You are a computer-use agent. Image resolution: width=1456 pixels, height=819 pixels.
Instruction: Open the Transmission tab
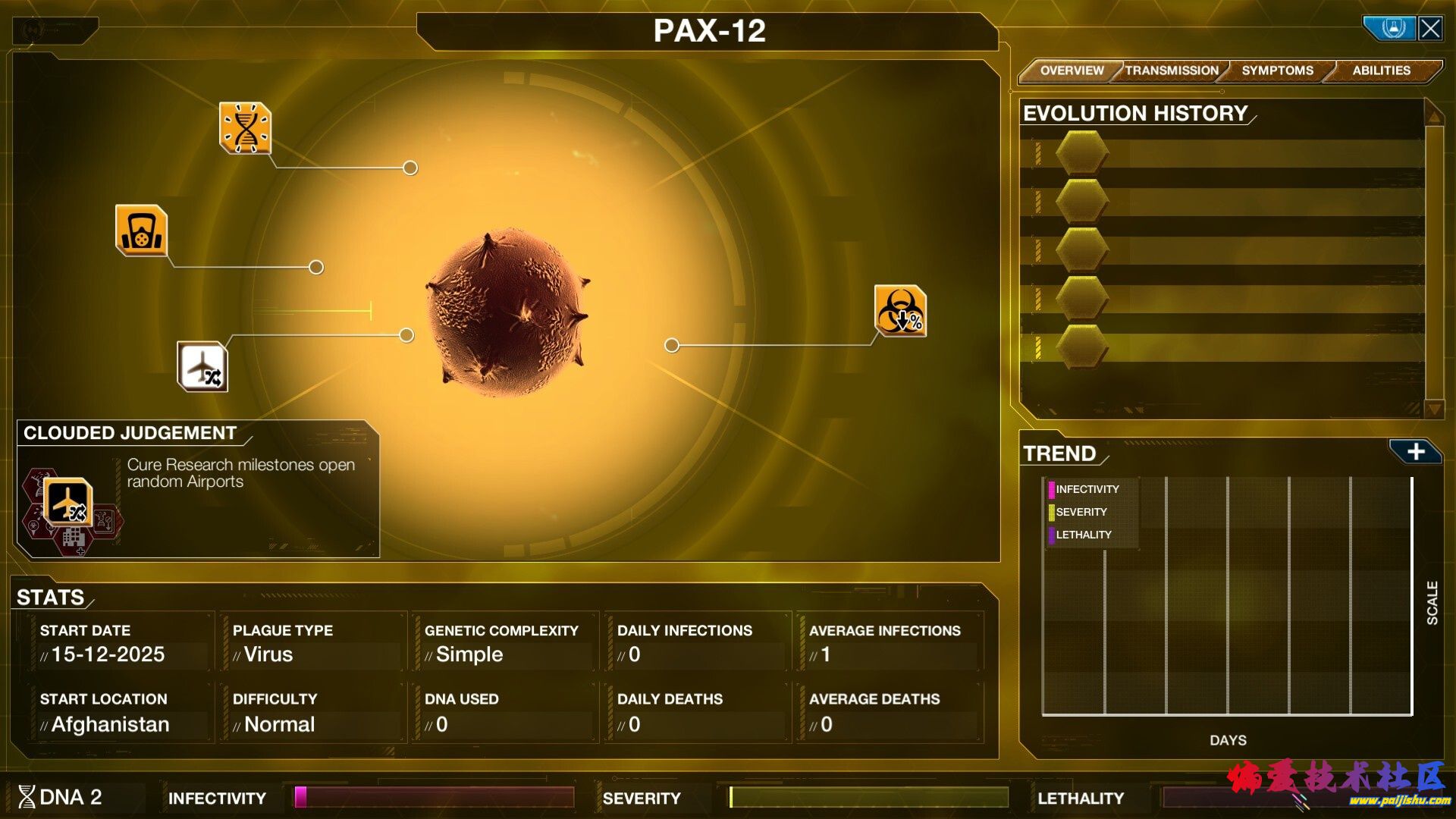1172,71
